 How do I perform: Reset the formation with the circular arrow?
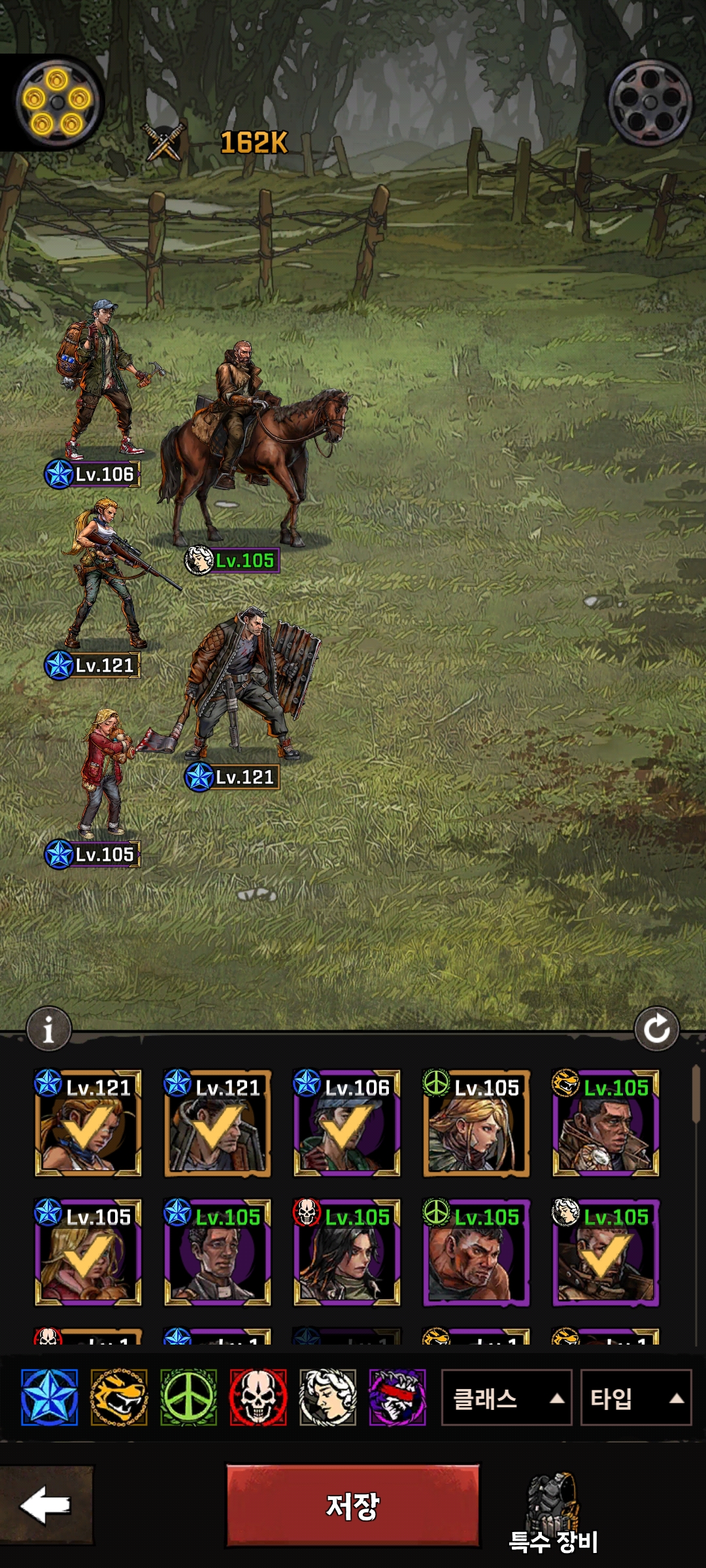tap(656, 1029)
